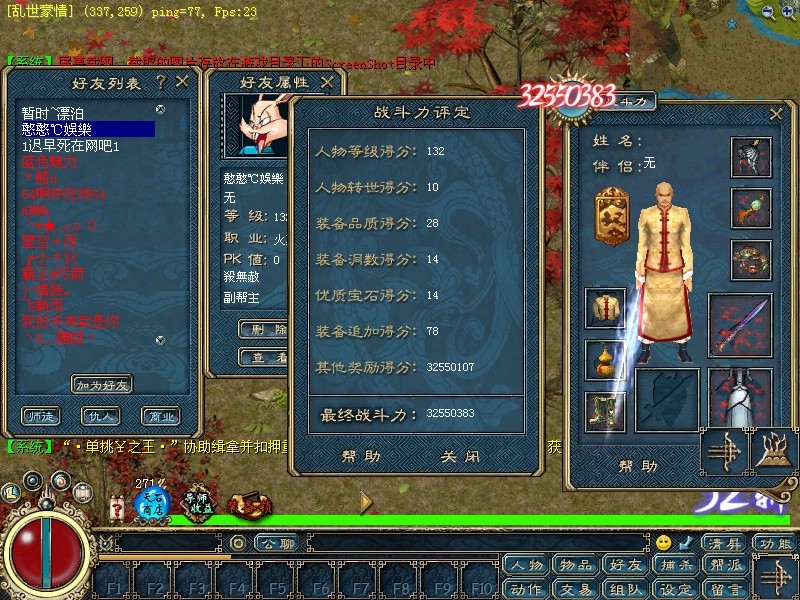
Task: Open the 设定 settings menu
Action: tap(675, 589)
